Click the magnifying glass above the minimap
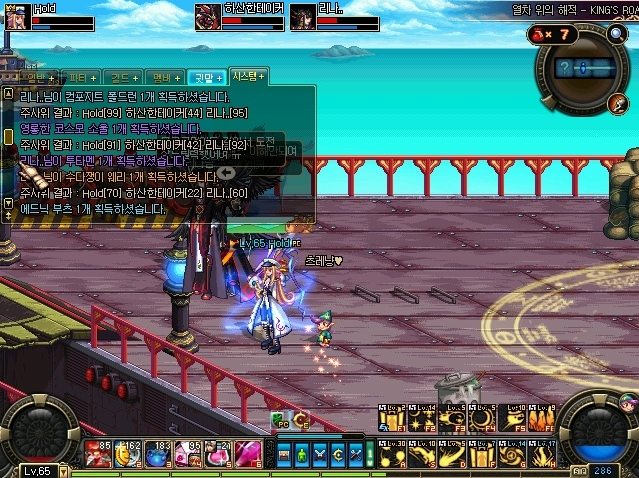This screenshot has width=639, height=478. [x=617, y=34]
